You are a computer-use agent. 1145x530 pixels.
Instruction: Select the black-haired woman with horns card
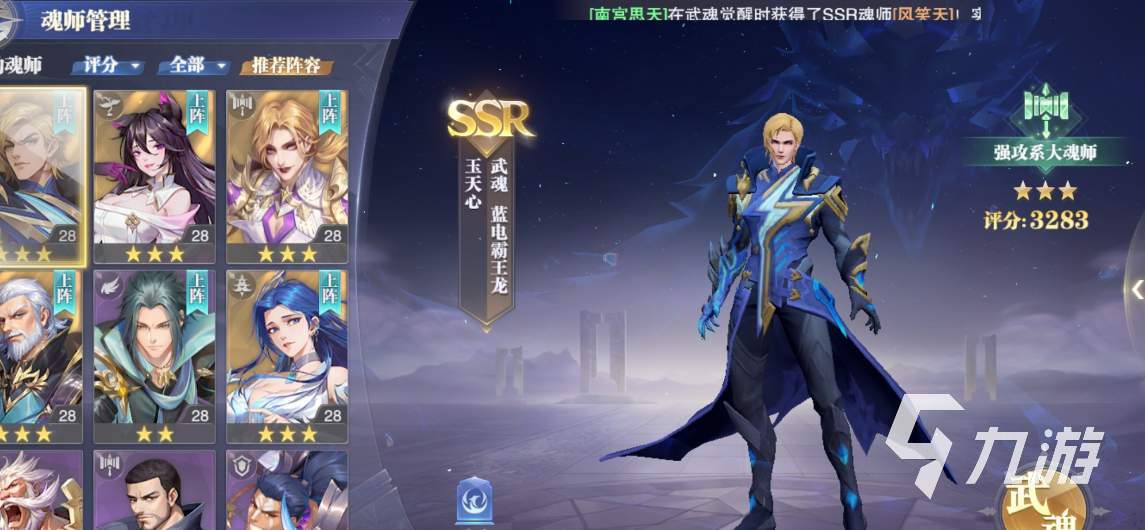(154, 175)
